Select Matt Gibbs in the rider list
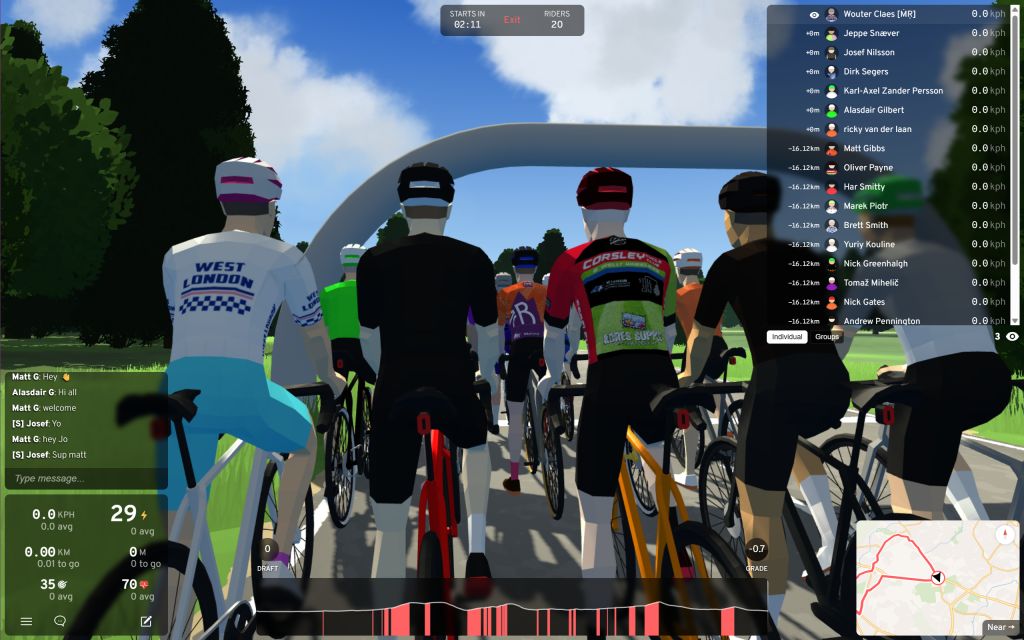Viewport: 1024px width, 640px height. point(864,149)
